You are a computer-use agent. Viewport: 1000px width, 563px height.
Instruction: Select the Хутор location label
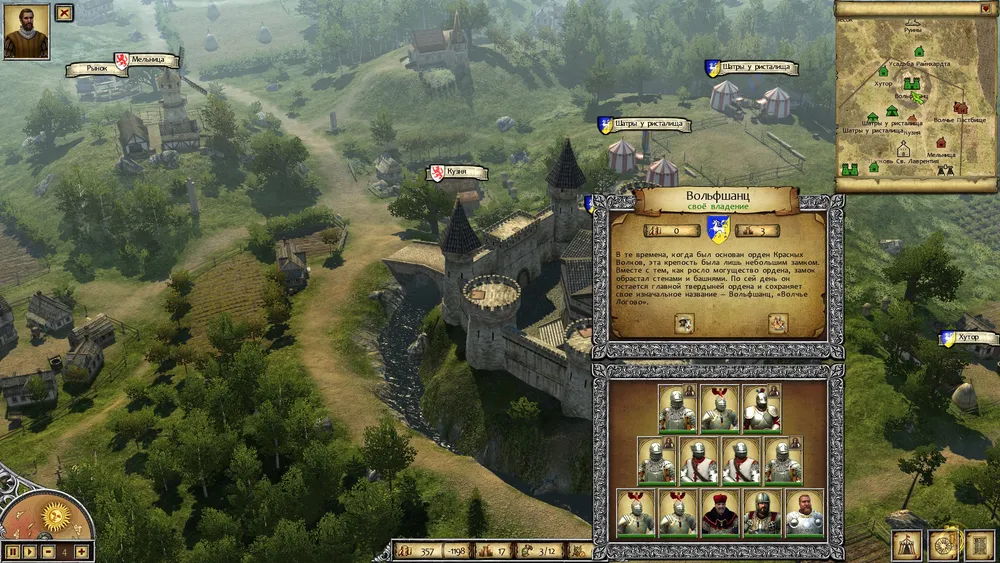pyautogui.click(x=969, y=338)
